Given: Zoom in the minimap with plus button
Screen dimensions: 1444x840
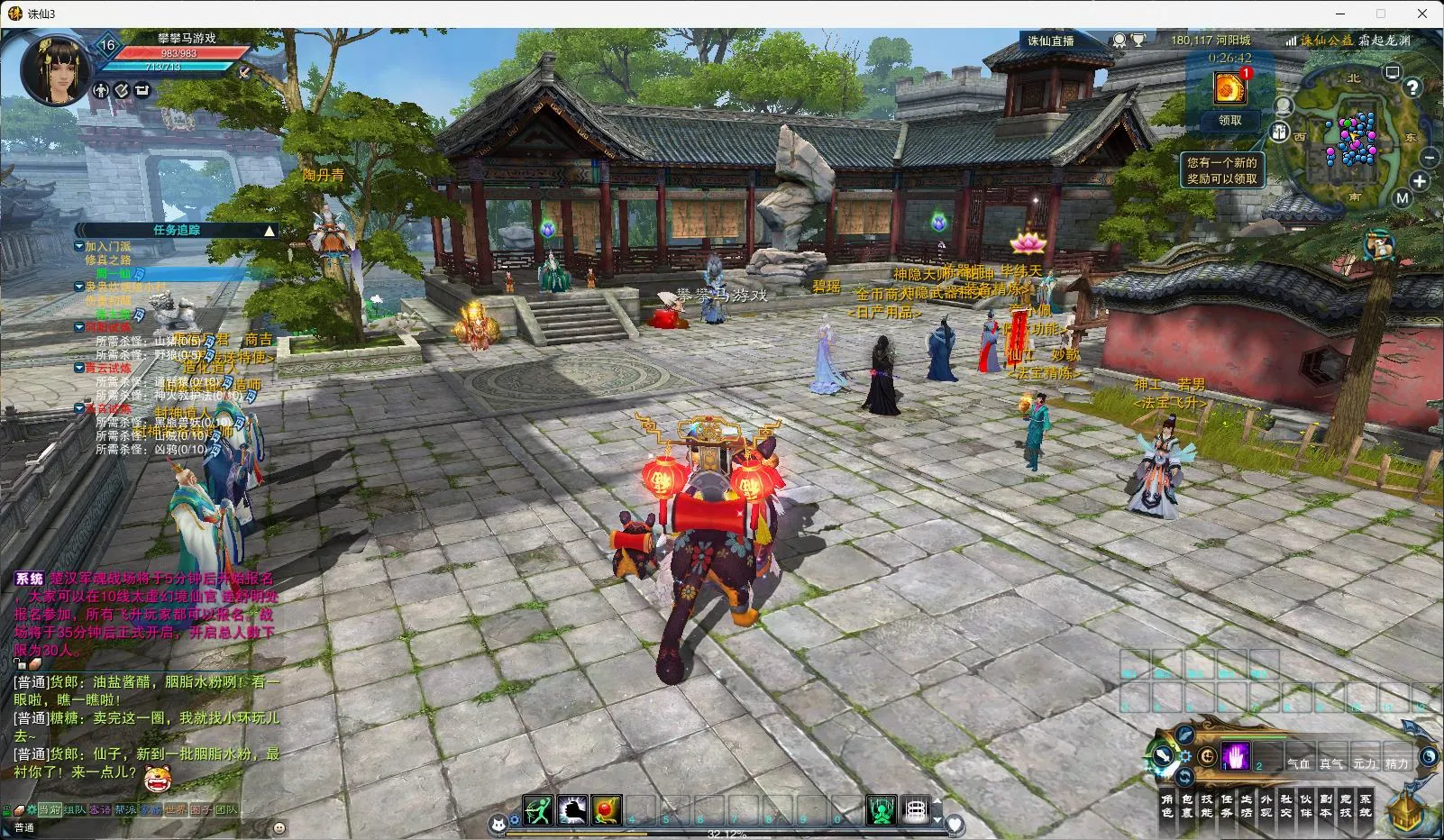Looking at the screenshot, I should [x=1419, y=181].
